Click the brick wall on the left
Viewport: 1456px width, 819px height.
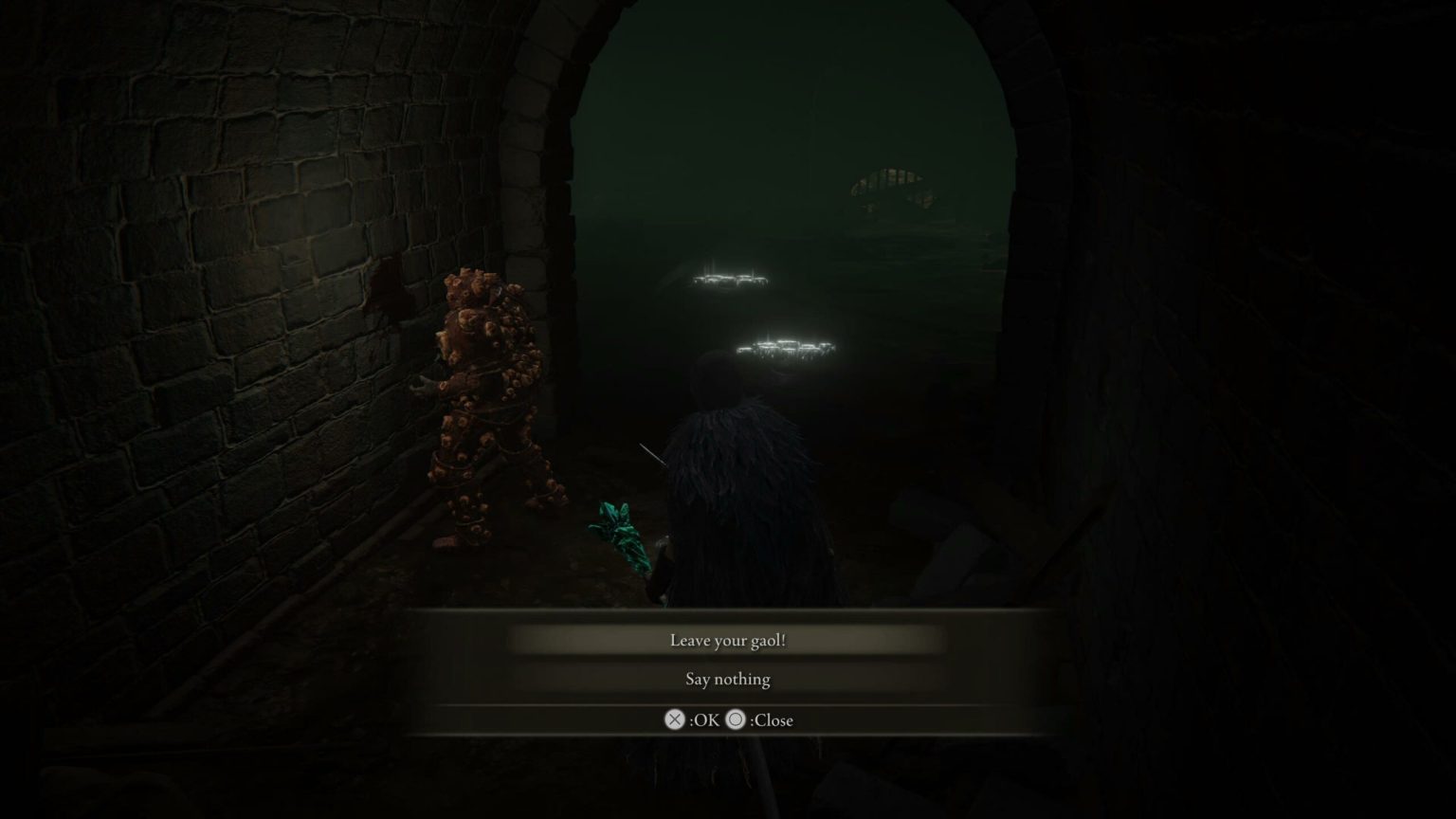click(237, 379)
